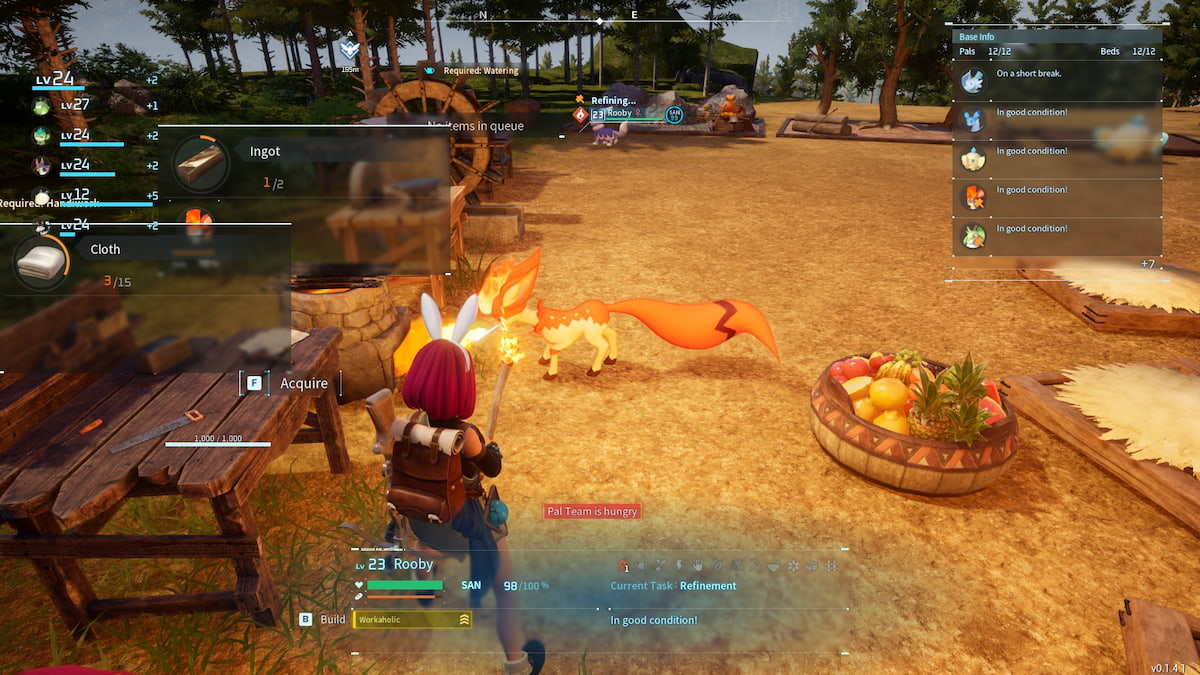Select the pal on a short break
Screen dimensions: 1200x675
pyautogui.click(x=974, y=80)
